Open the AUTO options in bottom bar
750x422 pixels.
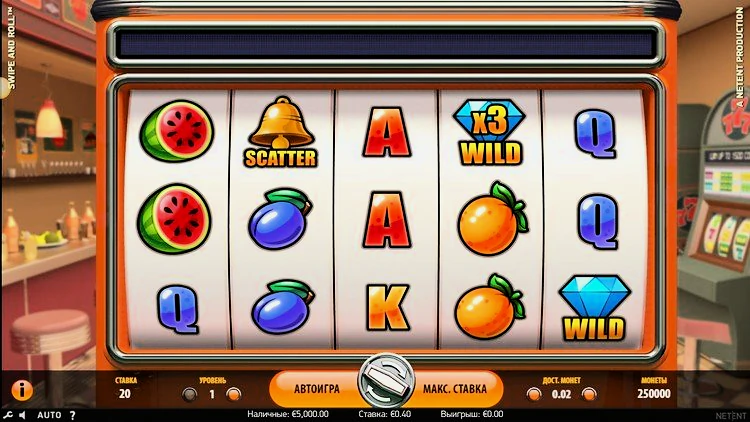click(49, 414)
